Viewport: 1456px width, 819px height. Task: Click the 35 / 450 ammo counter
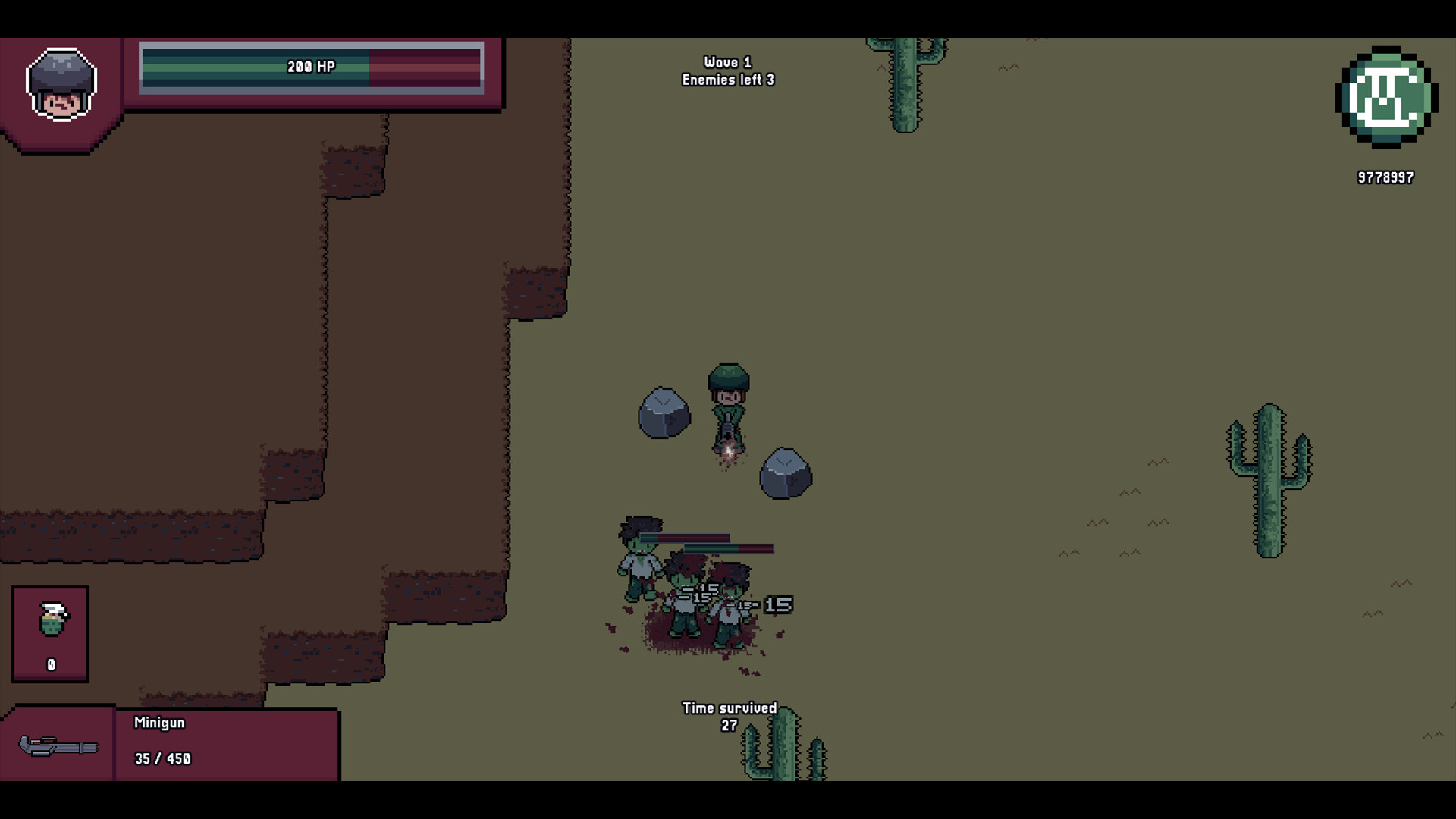[162, 758]
